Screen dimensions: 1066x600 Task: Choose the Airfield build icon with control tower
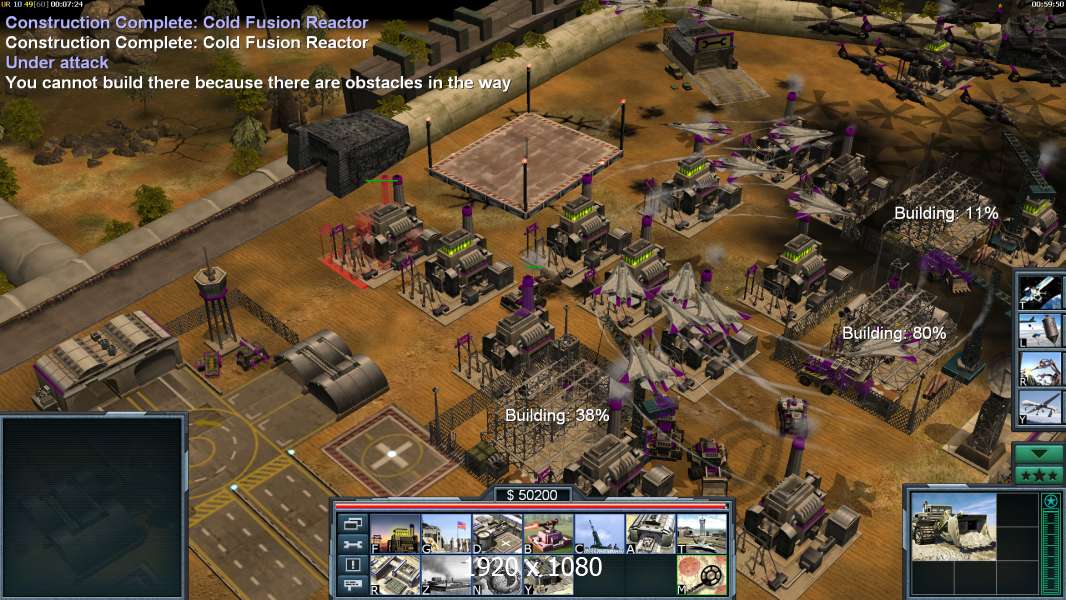[x=701, y=533]
